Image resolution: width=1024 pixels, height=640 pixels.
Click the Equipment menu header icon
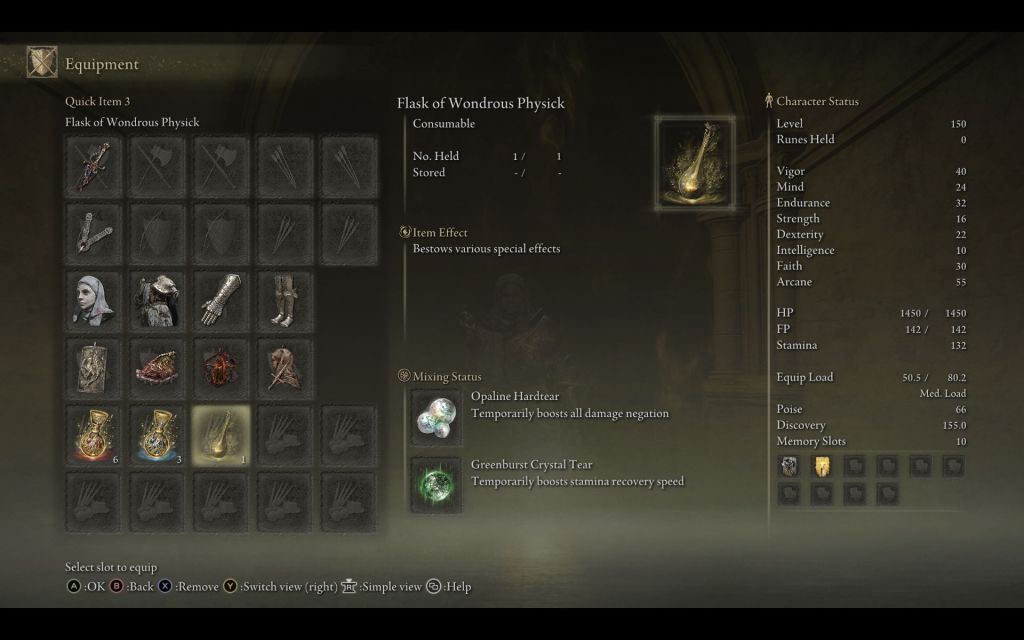tap(42, 64)
